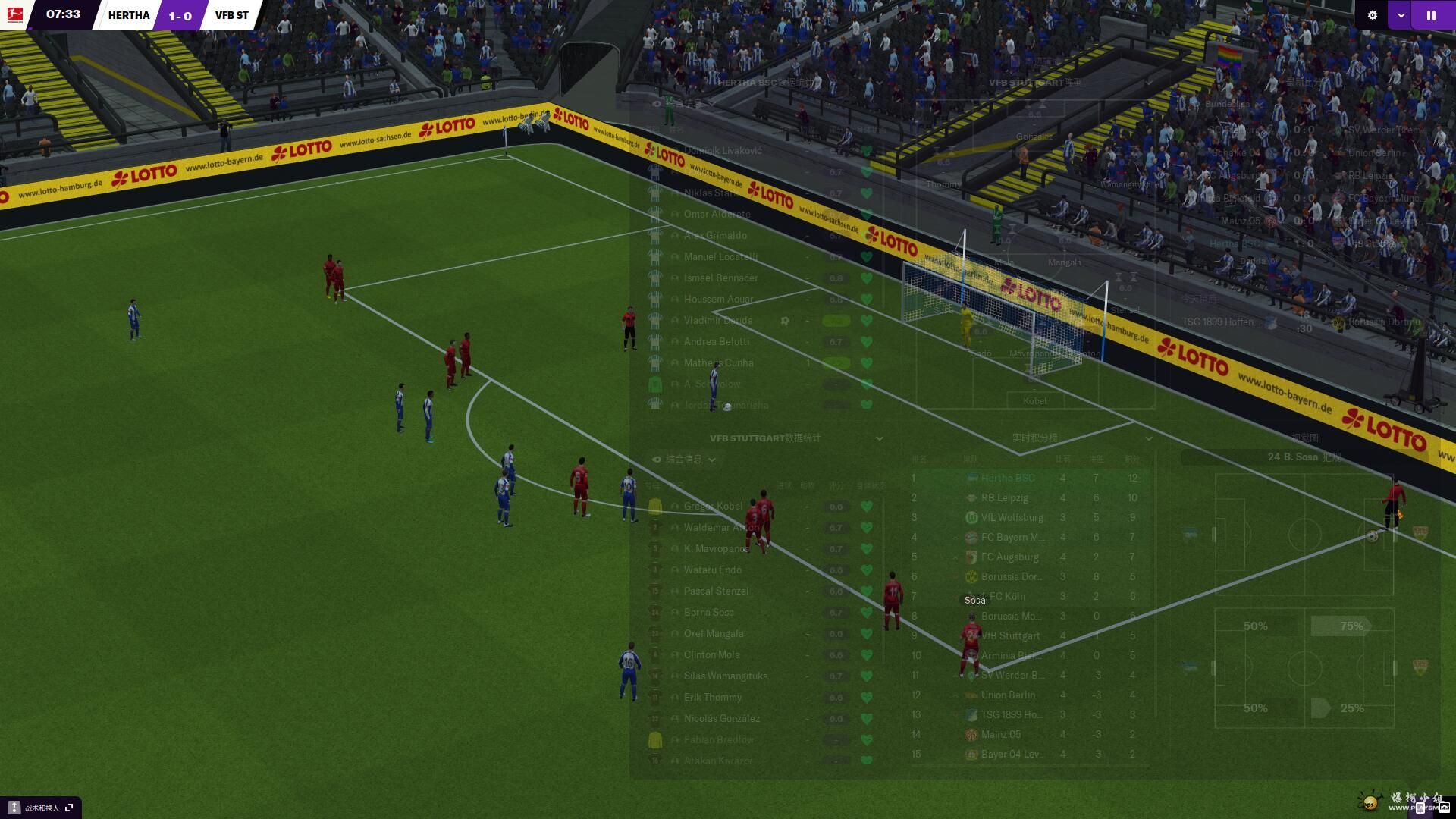Open VfL Wolfsburg in the live table
Screen dimensions: 1456x819
1012,518
